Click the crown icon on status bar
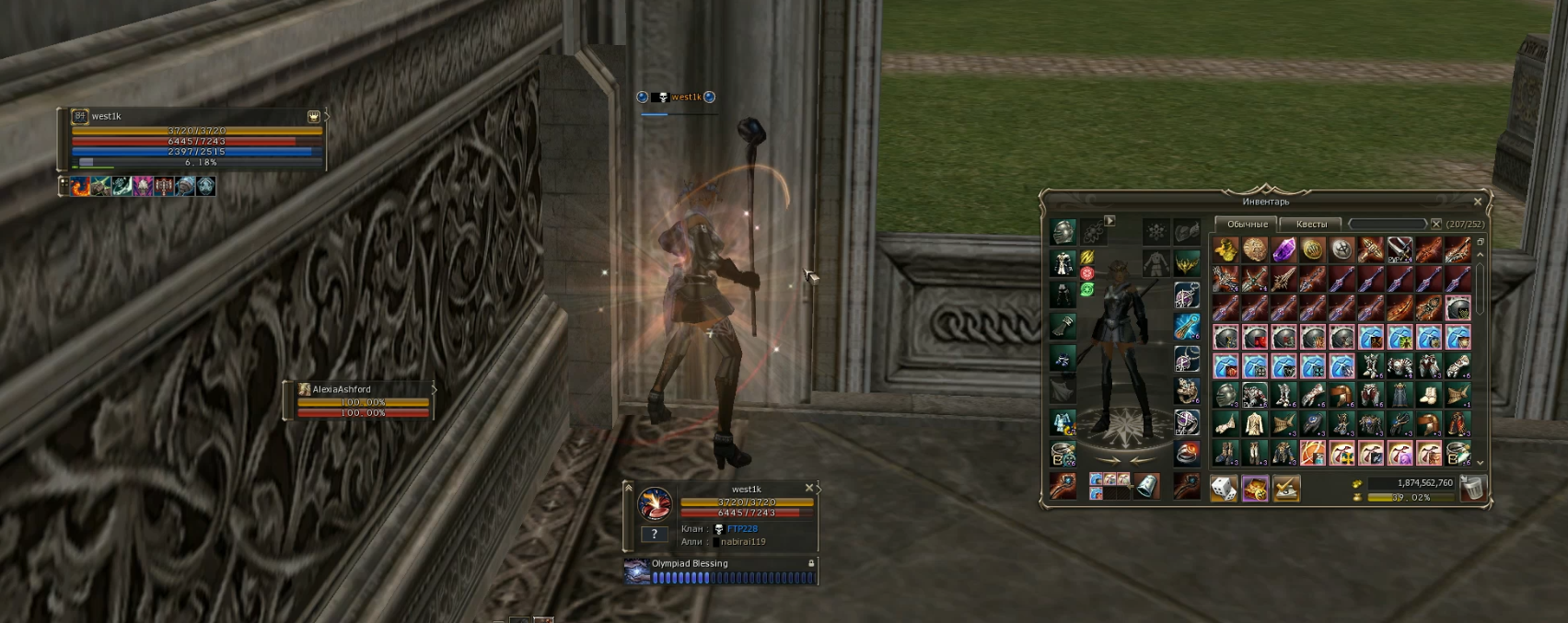This screenshot has height=623, width=1568. click(x=313, y=117)
